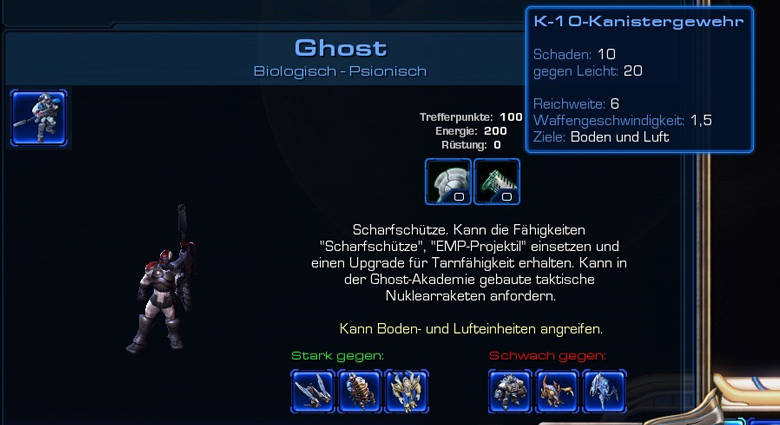This screenshot has height=425, width=780.
Task: Select the High Templar strong-against icon
Action: (x=407, y=391)
